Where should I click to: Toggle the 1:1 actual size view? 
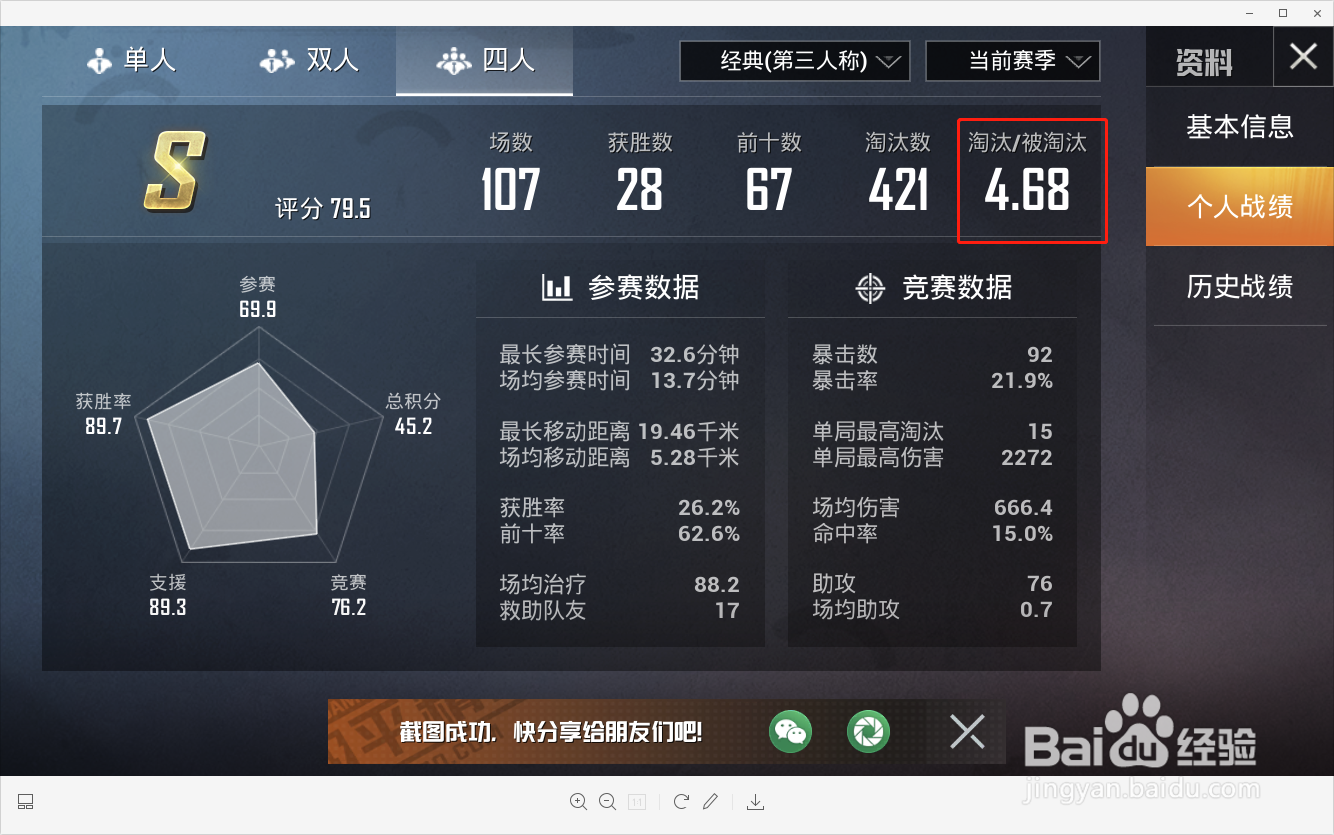pos(637,801)
